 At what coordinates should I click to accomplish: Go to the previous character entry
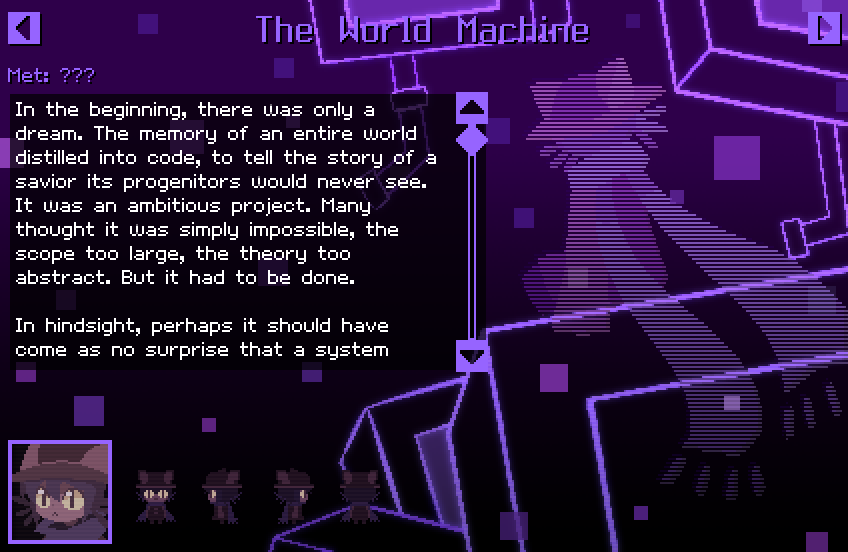click(x=24, y=28)
